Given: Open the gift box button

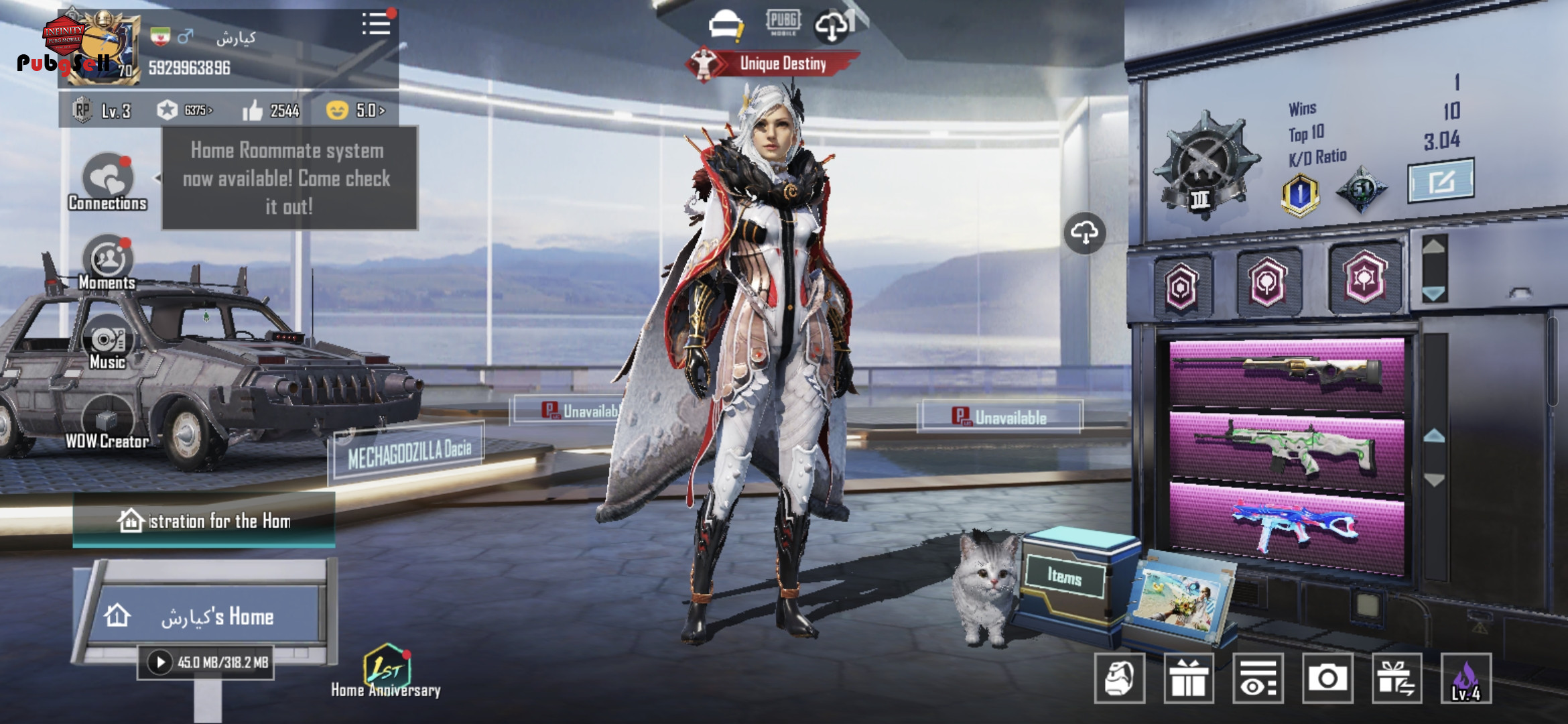Looking at the screenshot, I should 1189,678.
